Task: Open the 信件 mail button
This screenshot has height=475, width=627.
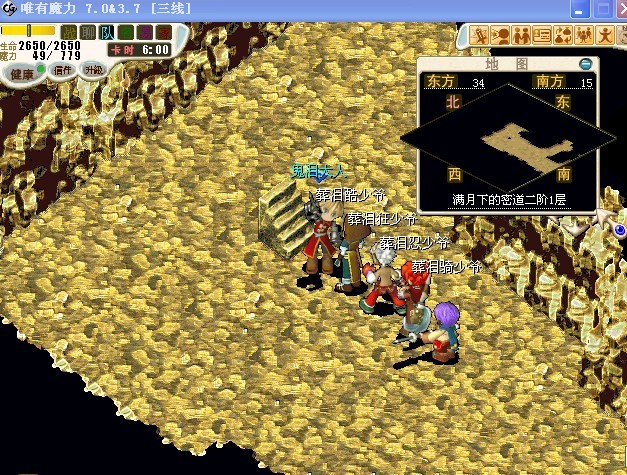Action: tap(62, 70)
